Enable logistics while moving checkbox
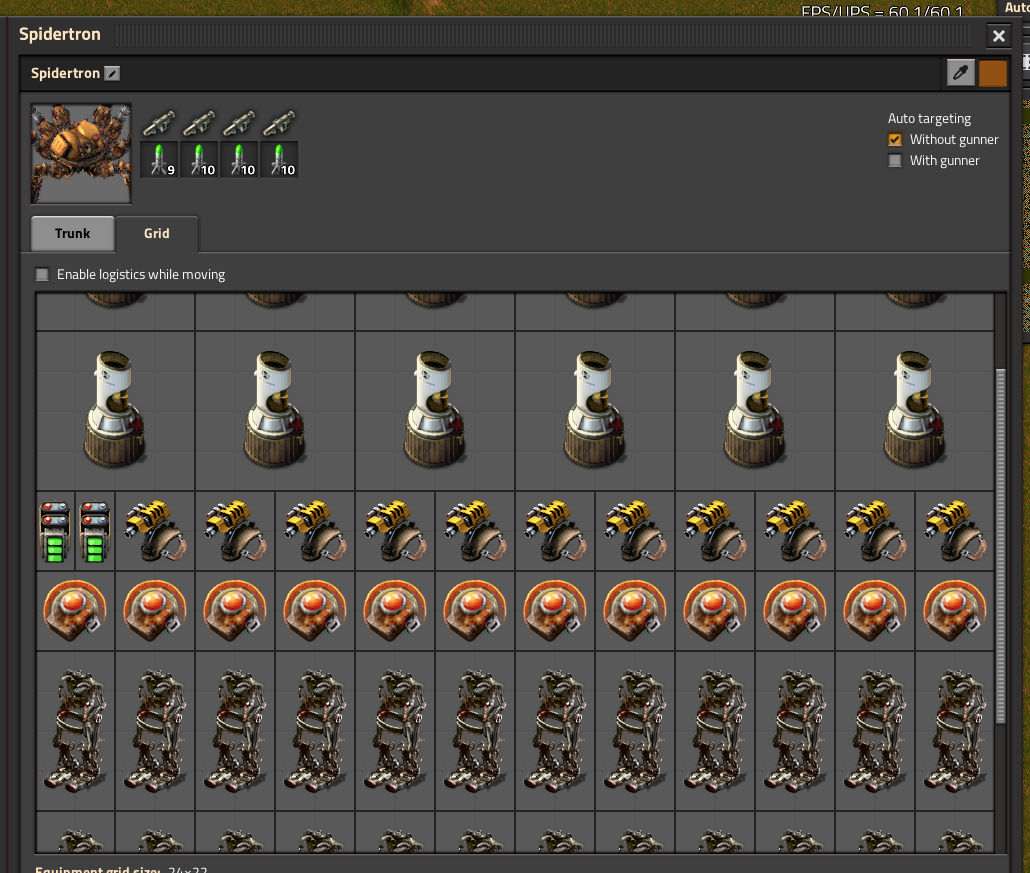Viewport: 1030px width, 873px height. [42, 274]
